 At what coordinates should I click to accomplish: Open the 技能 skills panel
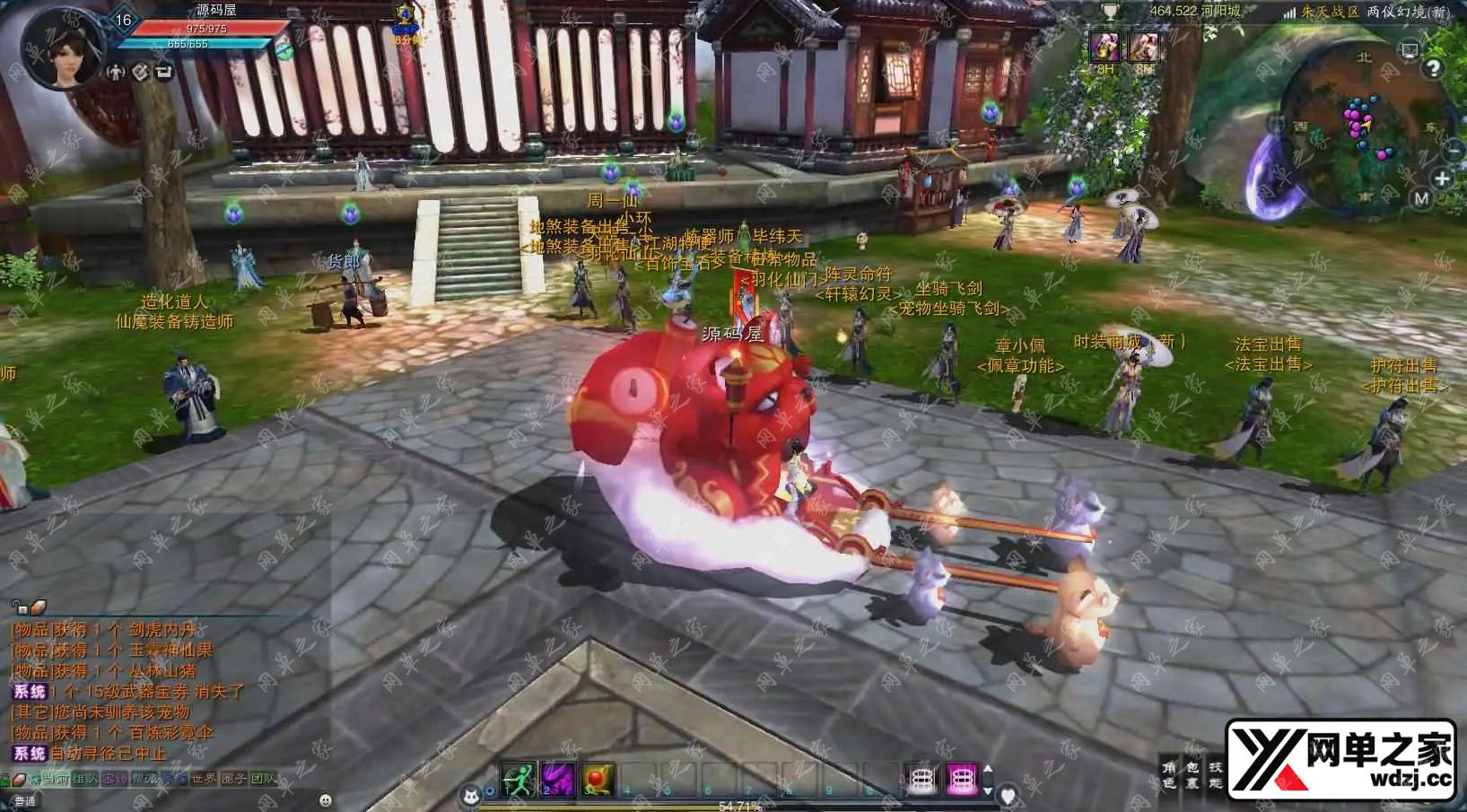pos(1216,775)
